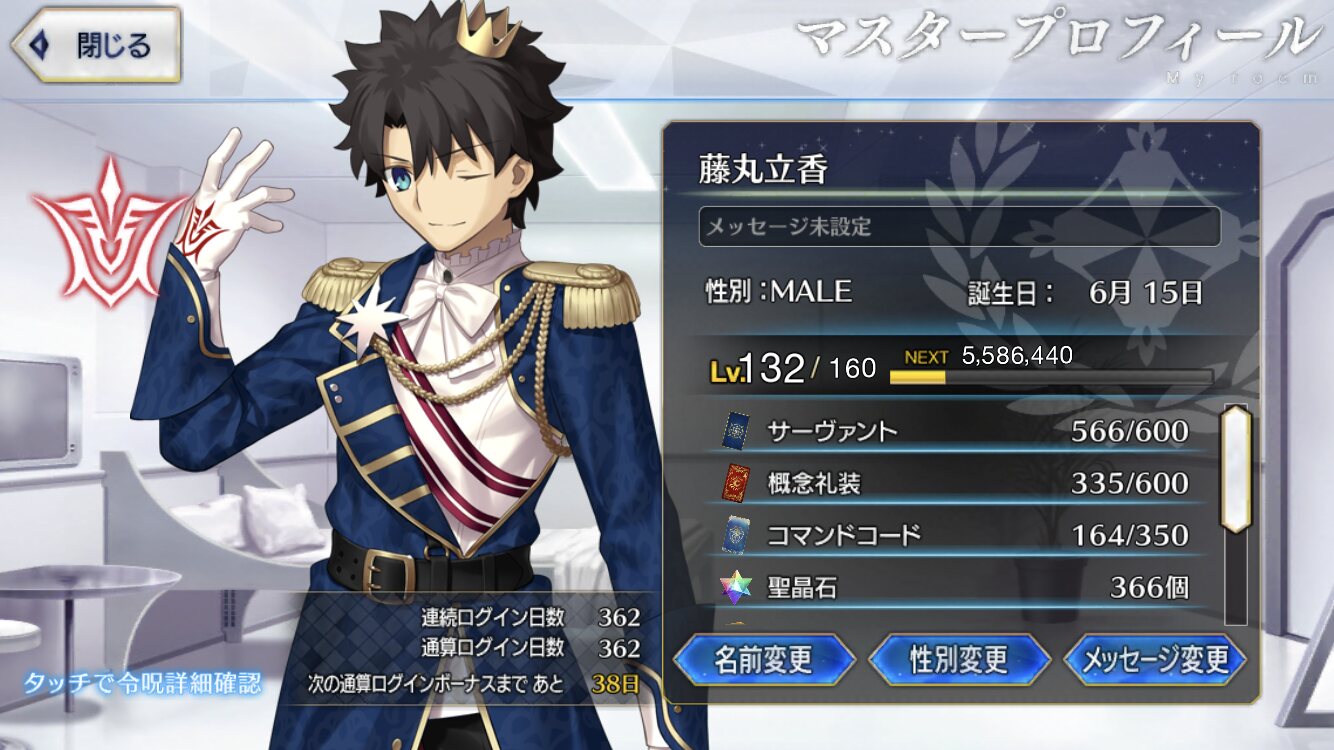The width and height of the screenshot is (1334, 750).
Task: Close the Master Profile with 閉じる button
Action: point(95,45)
